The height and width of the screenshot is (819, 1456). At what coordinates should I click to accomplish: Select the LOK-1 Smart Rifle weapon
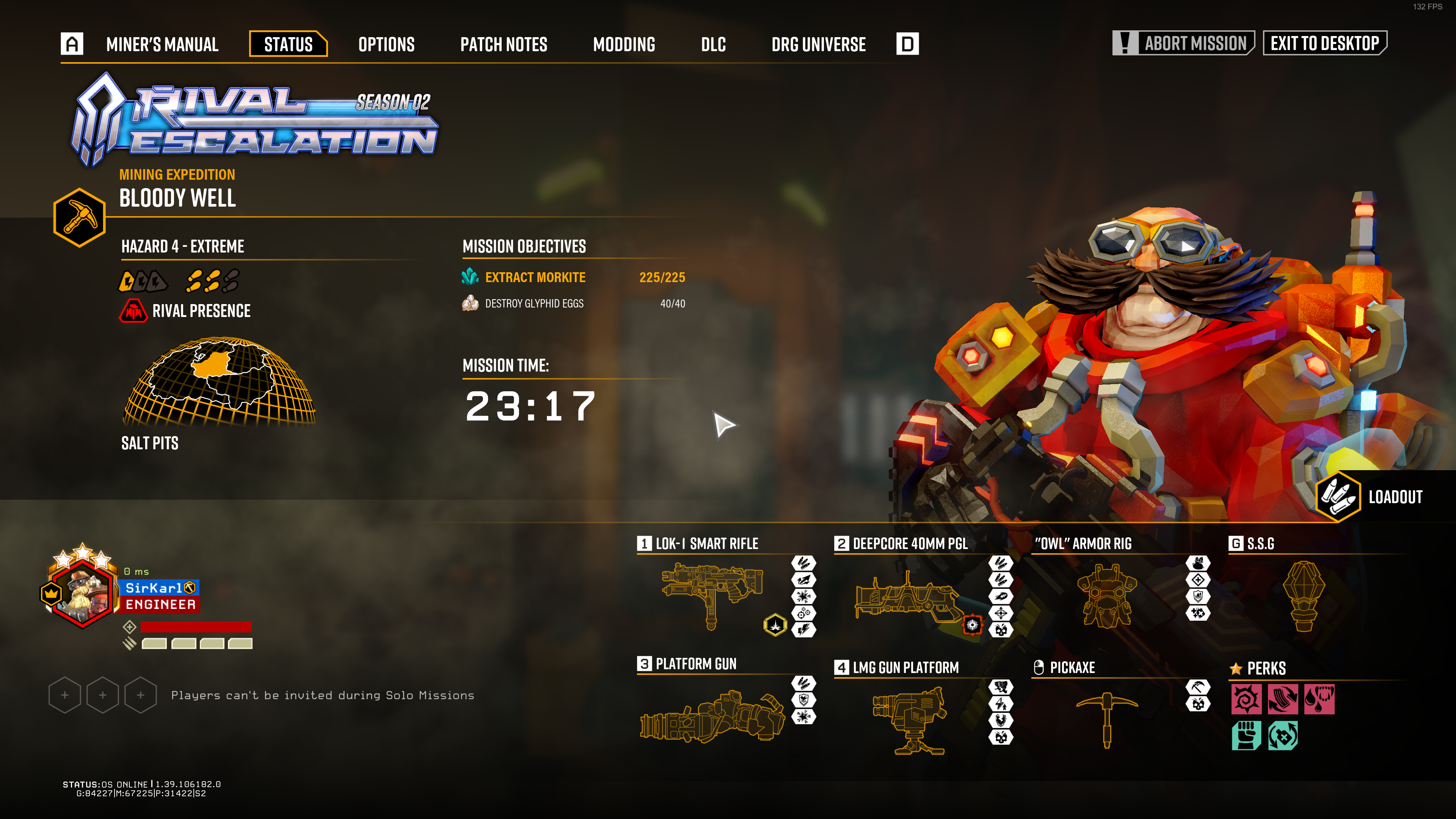tap(712, 593)
